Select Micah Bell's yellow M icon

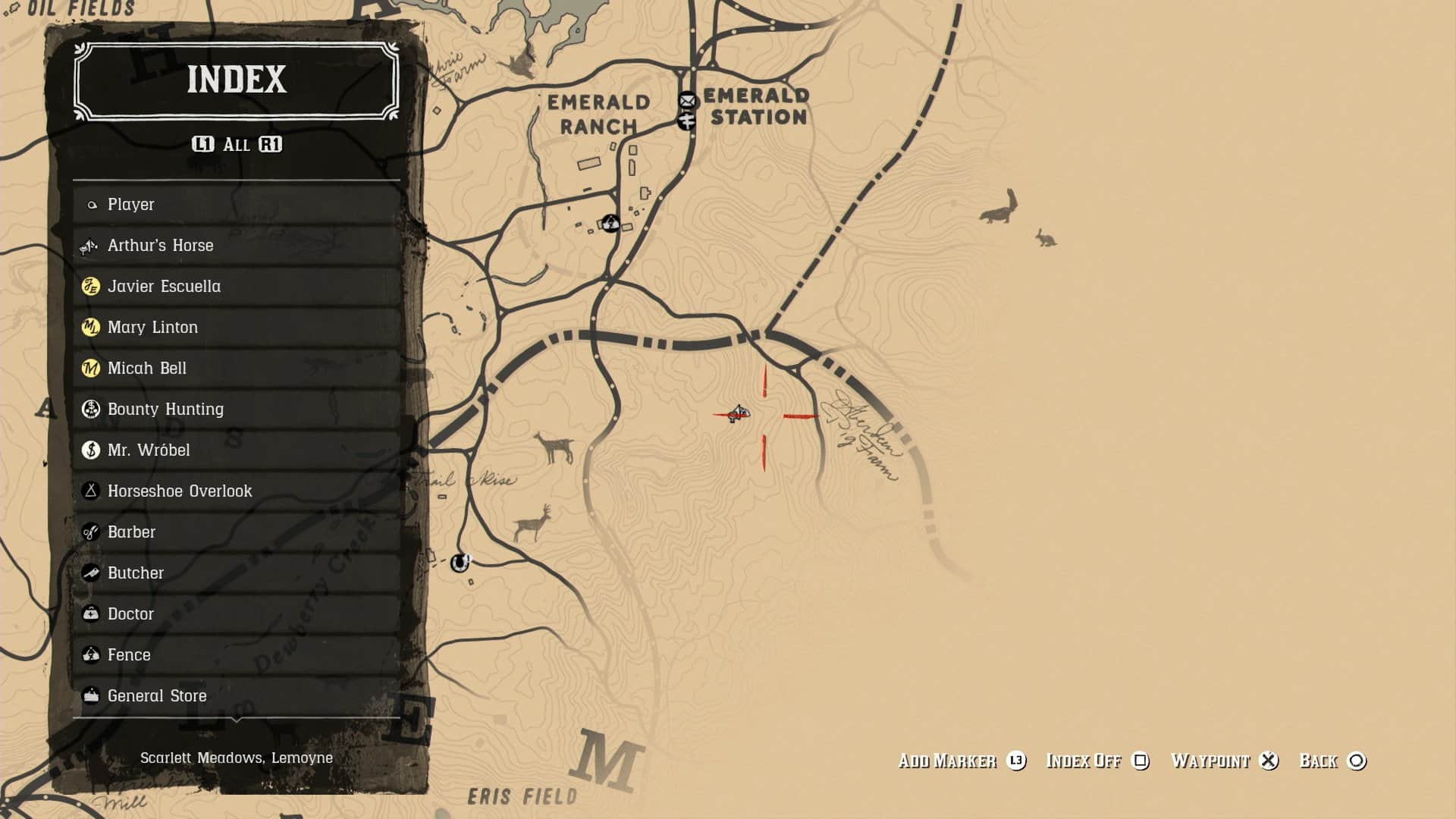pos(90,368)
